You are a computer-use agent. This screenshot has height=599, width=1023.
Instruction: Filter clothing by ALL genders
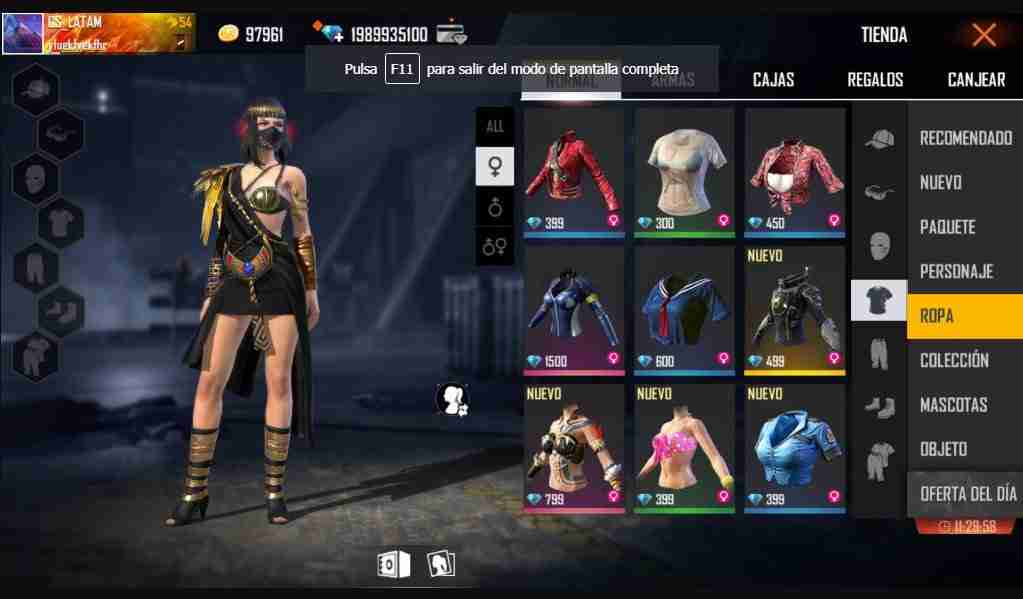click(x=495, y=127)
